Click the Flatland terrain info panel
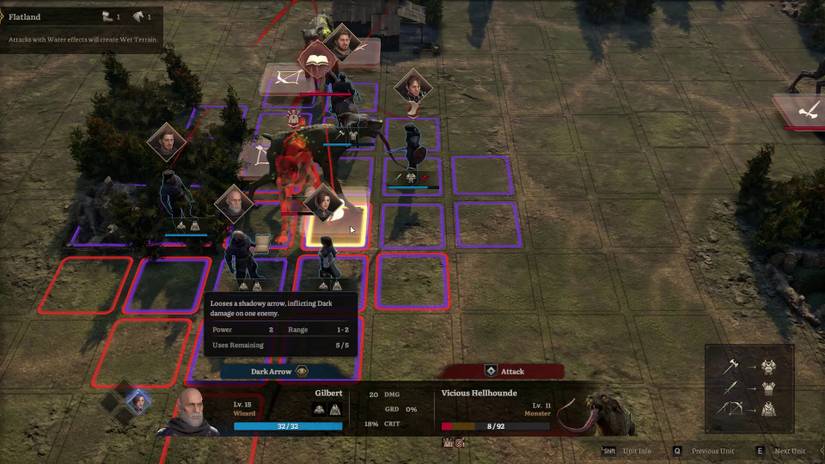This screenshot has width=825, height=464. [x=80, y=28]
